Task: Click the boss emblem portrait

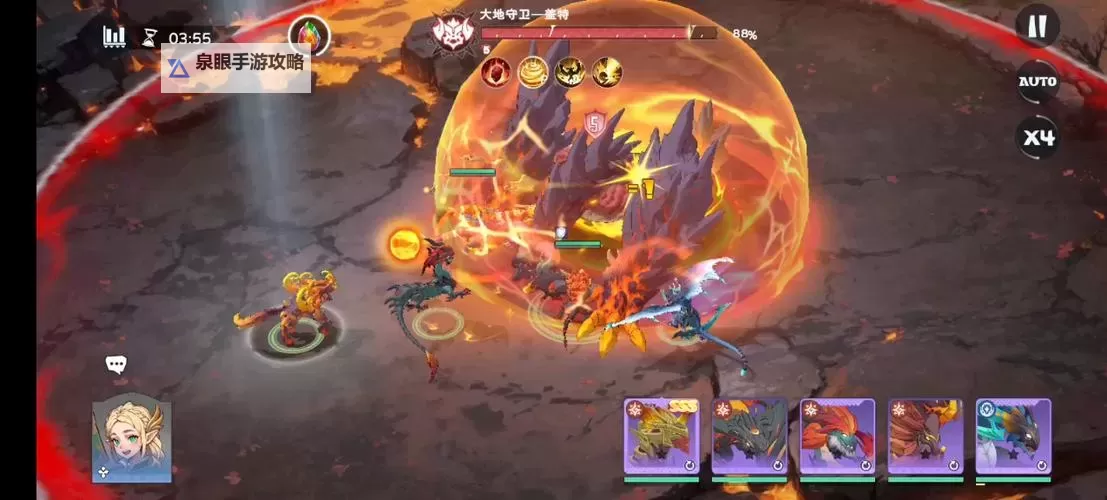Action: [x=453, y=34]
